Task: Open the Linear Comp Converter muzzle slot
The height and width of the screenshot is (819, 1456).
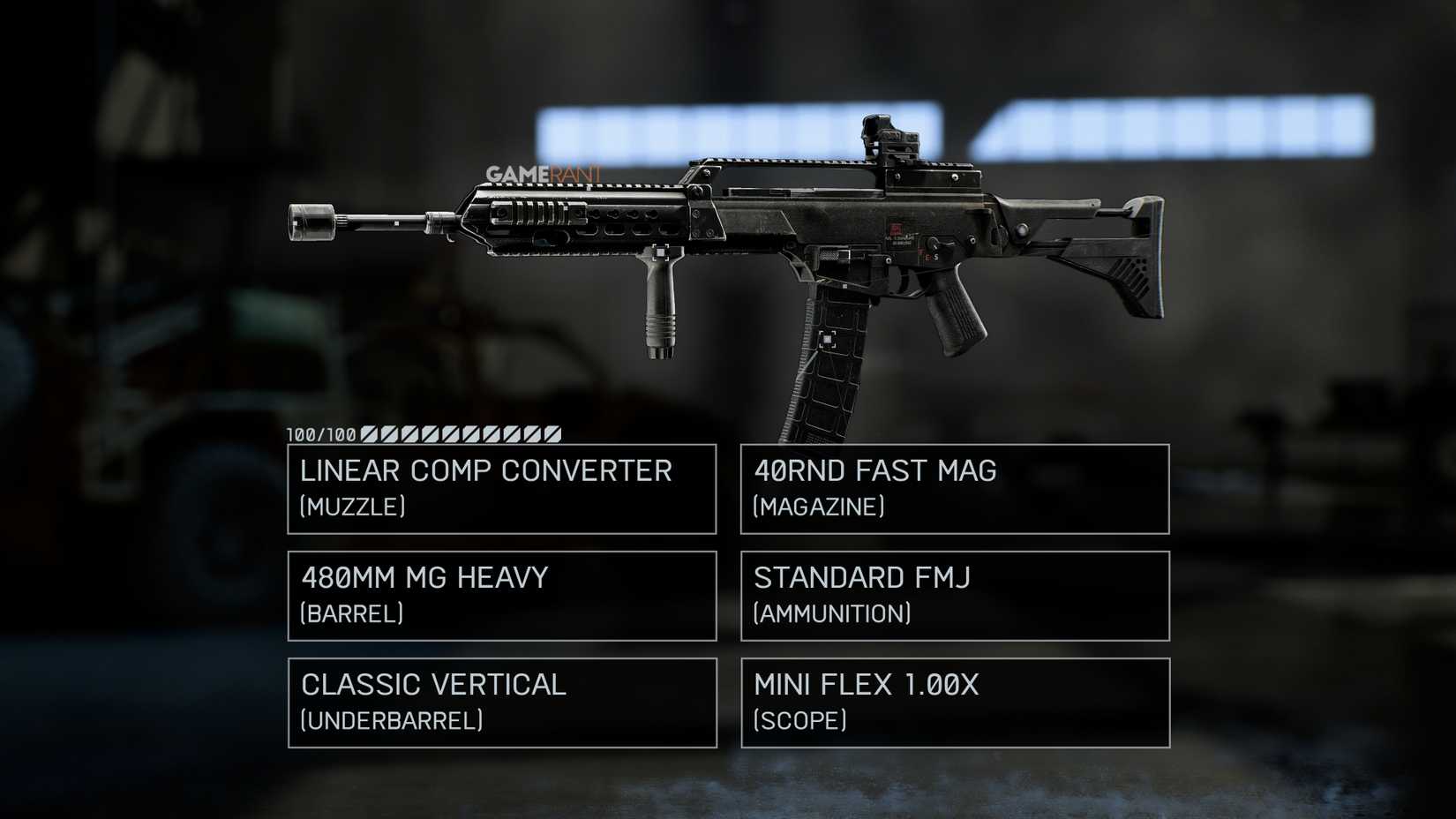Action: 500,488
